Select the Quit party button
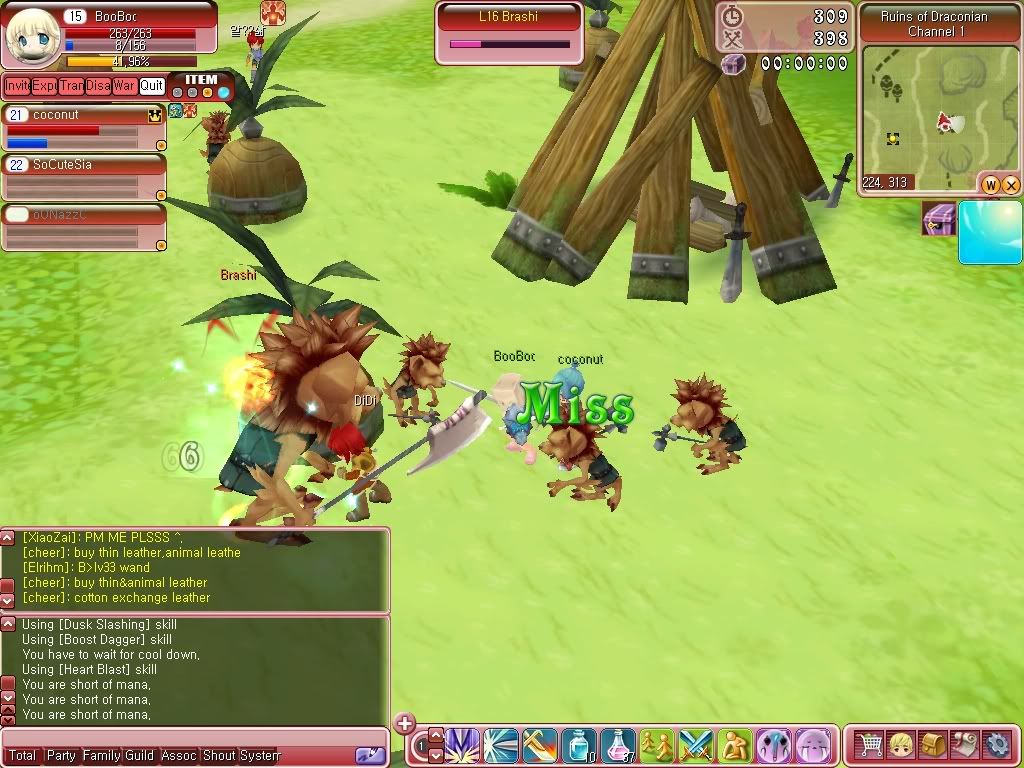Viewport: 1024px width, 768px height. click(x=152, y=86)
